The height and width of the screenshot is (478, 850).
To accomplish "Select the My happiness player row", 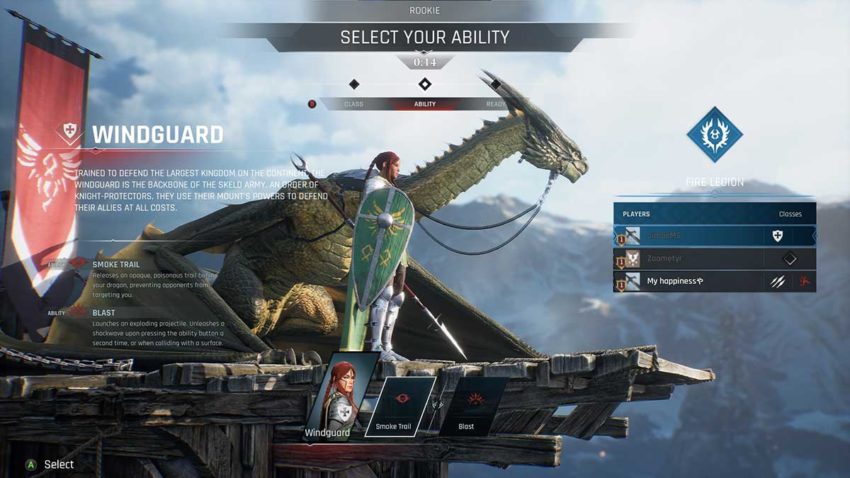I will (x=714, y=281).
